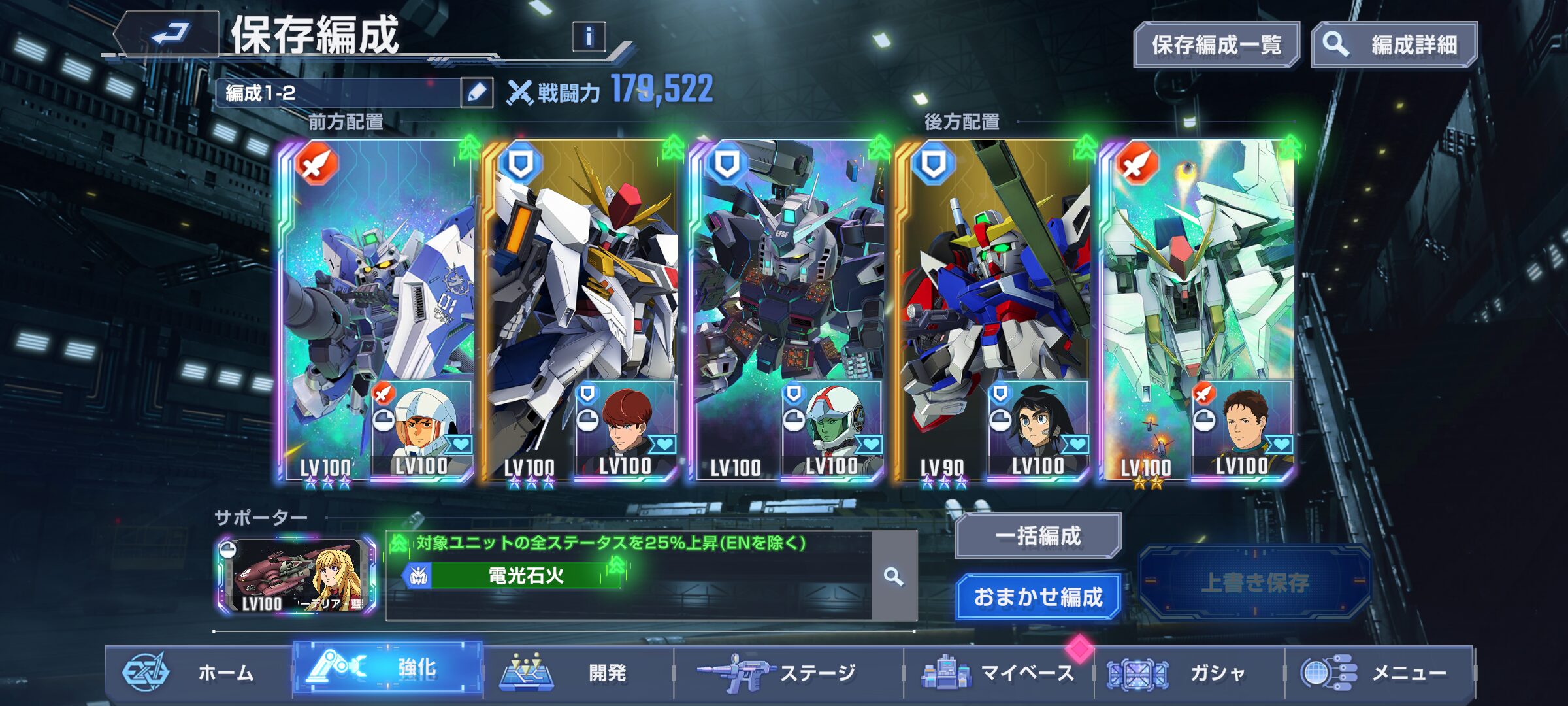Edit the formation name with the pencil icon
The width and height of the screenshot is (1568, 706).
477,93
